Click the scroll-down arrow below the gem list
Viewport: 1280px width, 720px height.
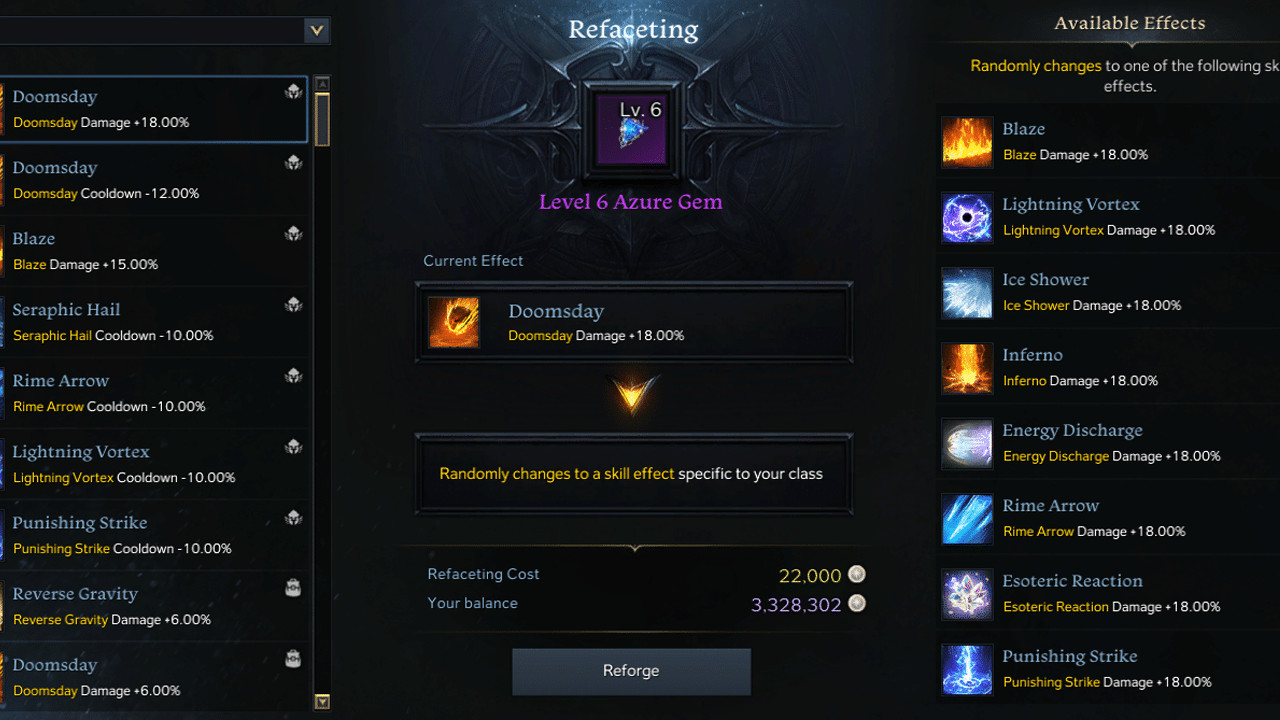tap(322, 703)
